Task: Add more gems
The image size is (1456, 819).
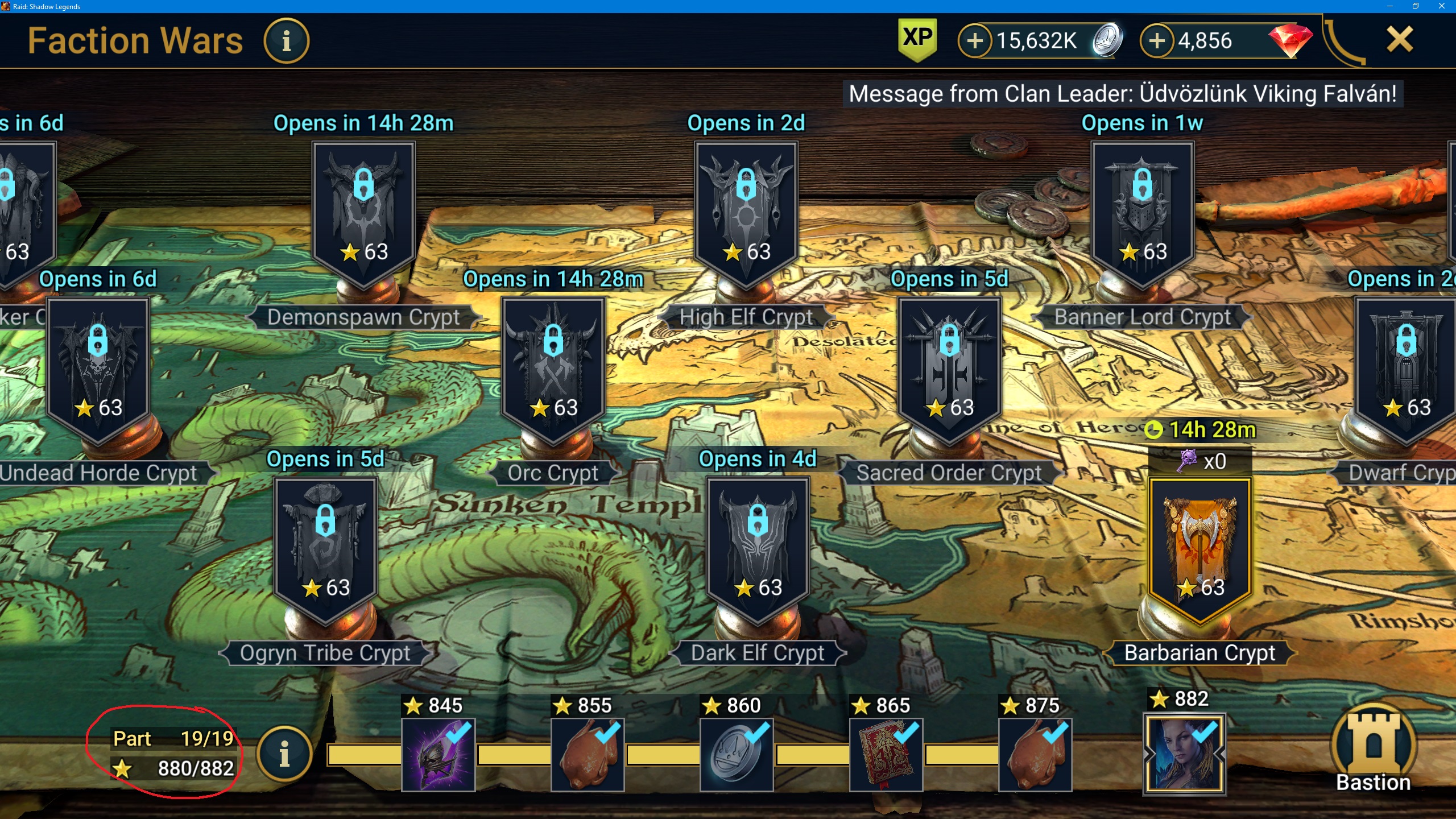Action: pyautogui.click(x=1157, y=41)
